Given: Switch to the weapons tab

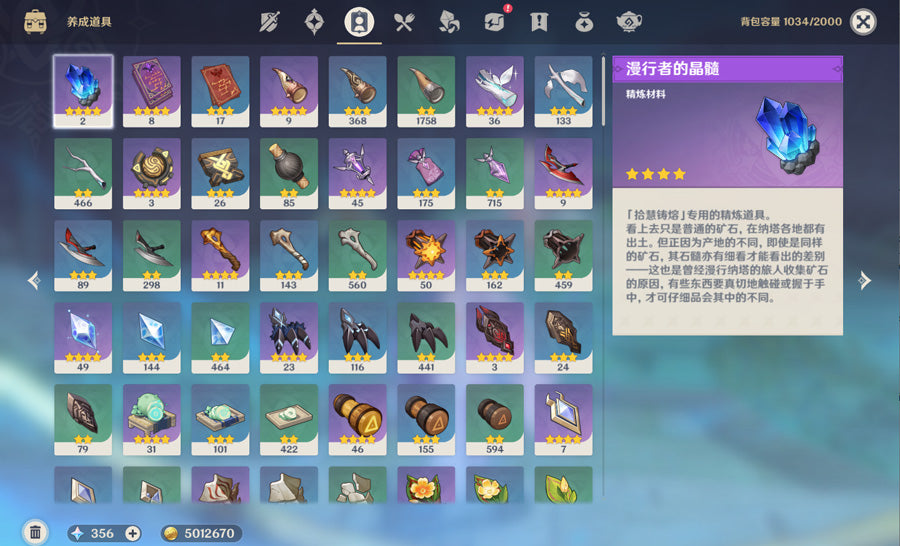Looking at the screenshot, I should pos(270,22).
